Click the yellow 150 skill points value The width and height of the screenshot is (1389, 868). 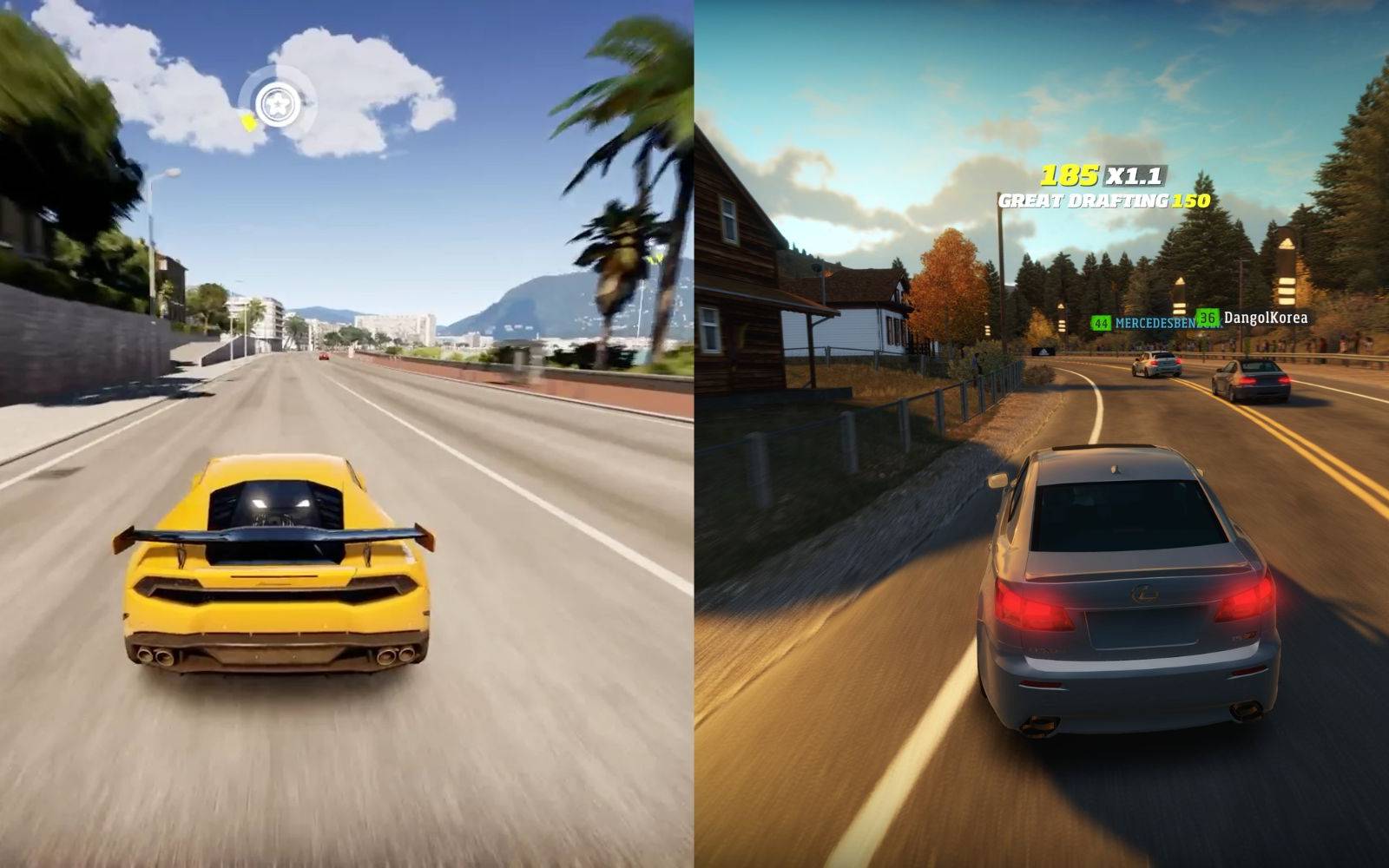(1190, 201)
